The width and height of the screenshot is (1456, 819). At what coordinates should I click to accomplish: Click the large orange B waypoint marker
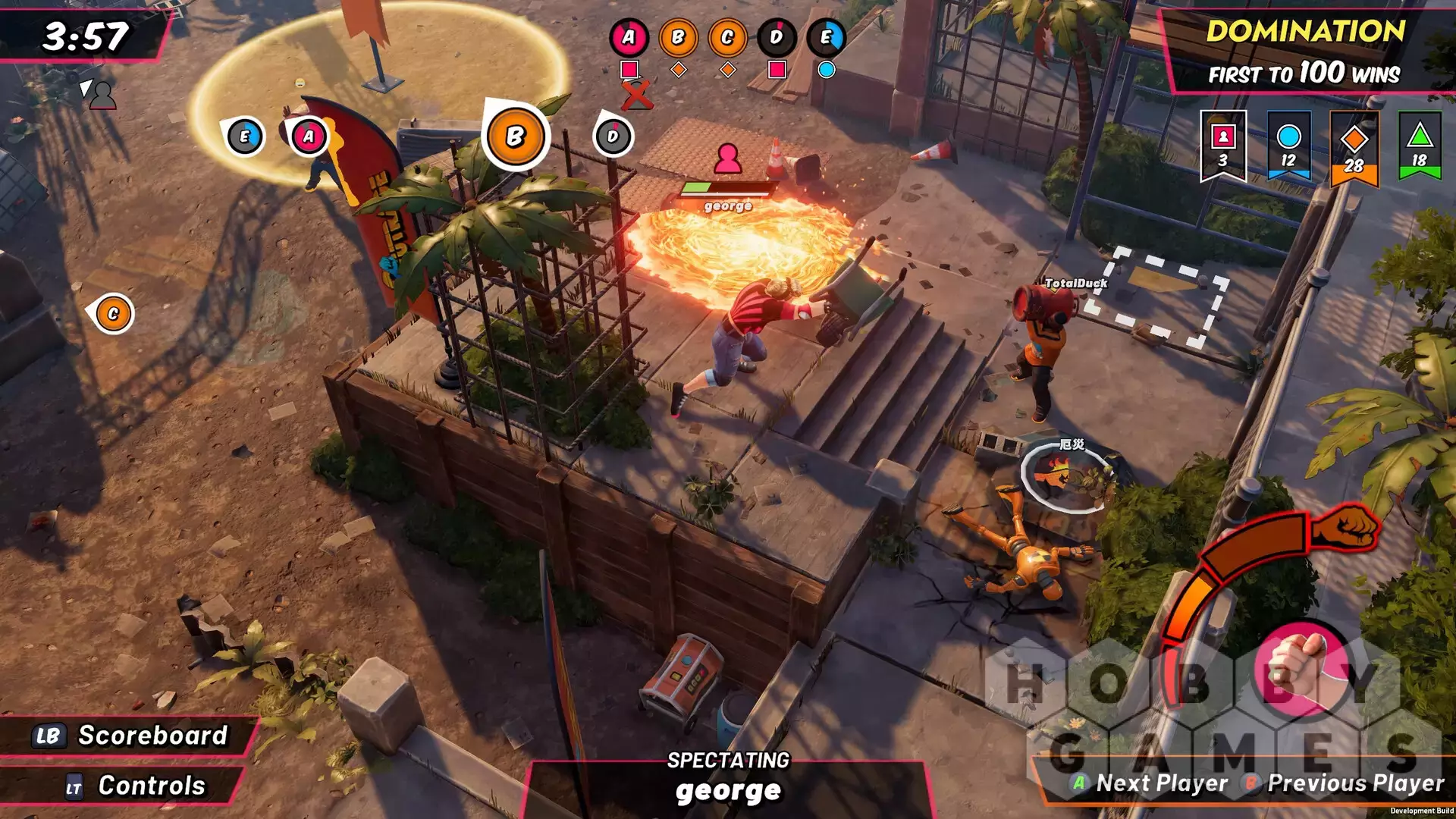pos(515,137)
